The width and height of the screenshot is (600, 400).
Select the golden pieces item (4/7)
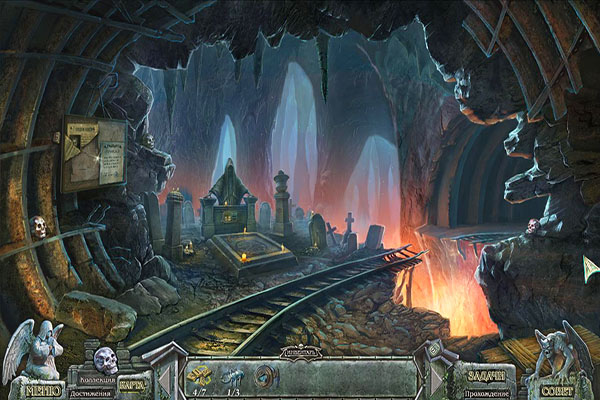coord(200,377)
